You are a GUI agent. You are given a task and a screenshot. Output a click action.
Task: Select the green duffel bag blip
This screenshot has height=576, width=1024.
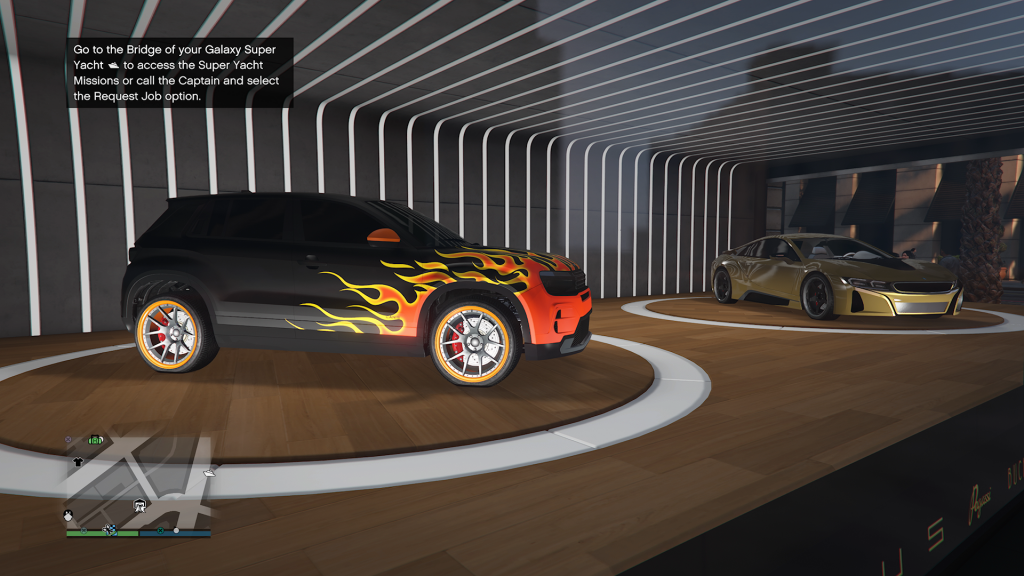tap(97, 439)
